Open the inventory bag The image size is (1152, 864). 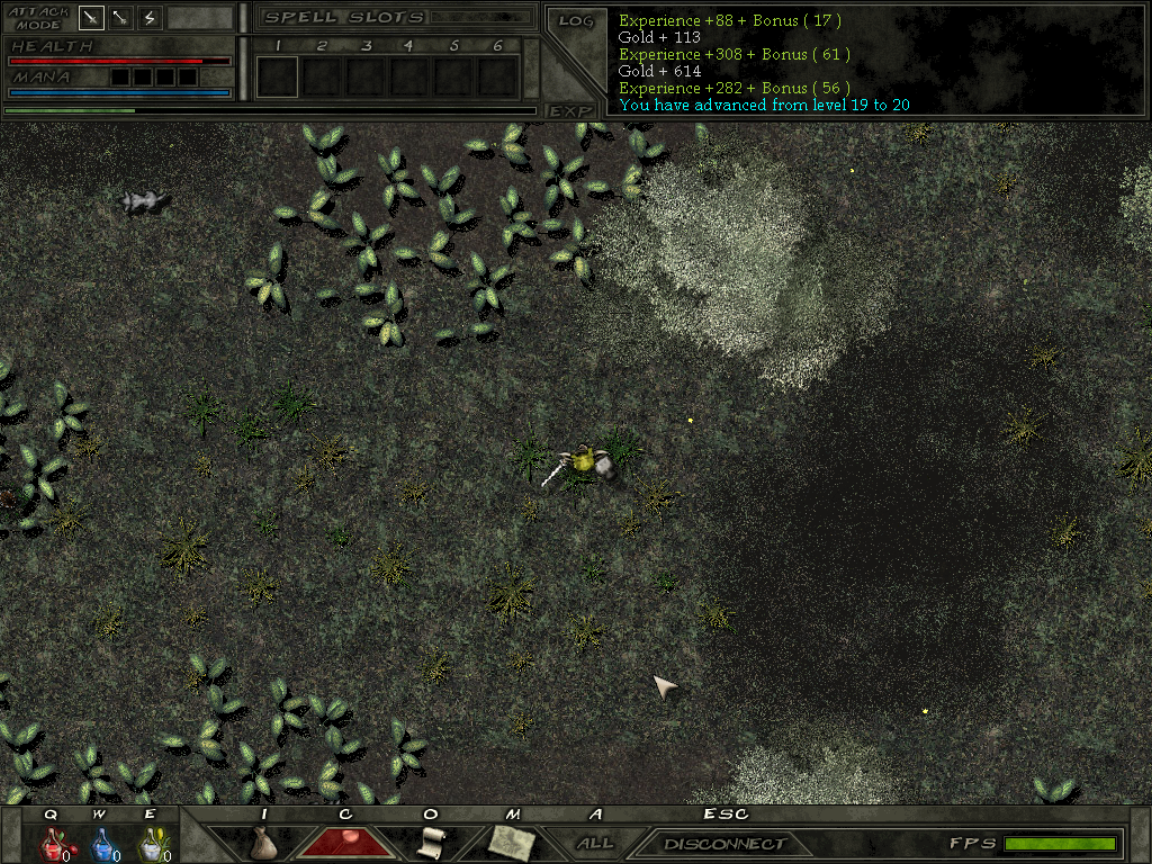[263, 843]
